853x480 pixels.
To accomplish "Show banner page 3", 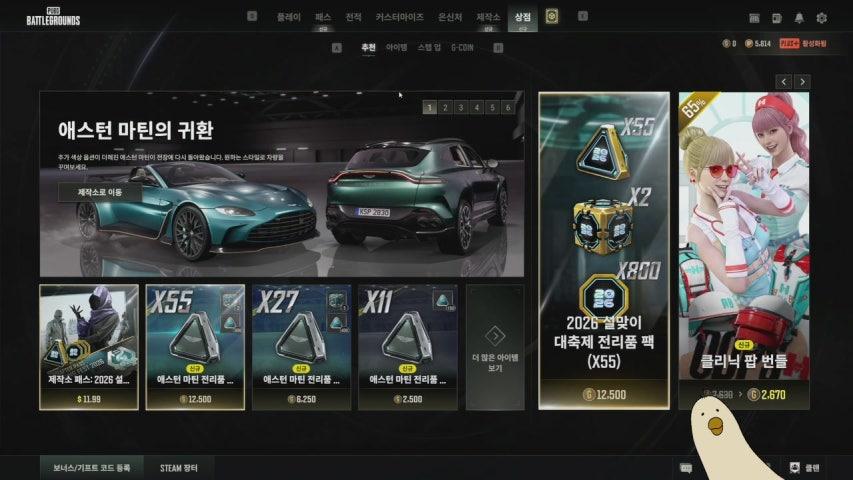I will pos(460,107).
